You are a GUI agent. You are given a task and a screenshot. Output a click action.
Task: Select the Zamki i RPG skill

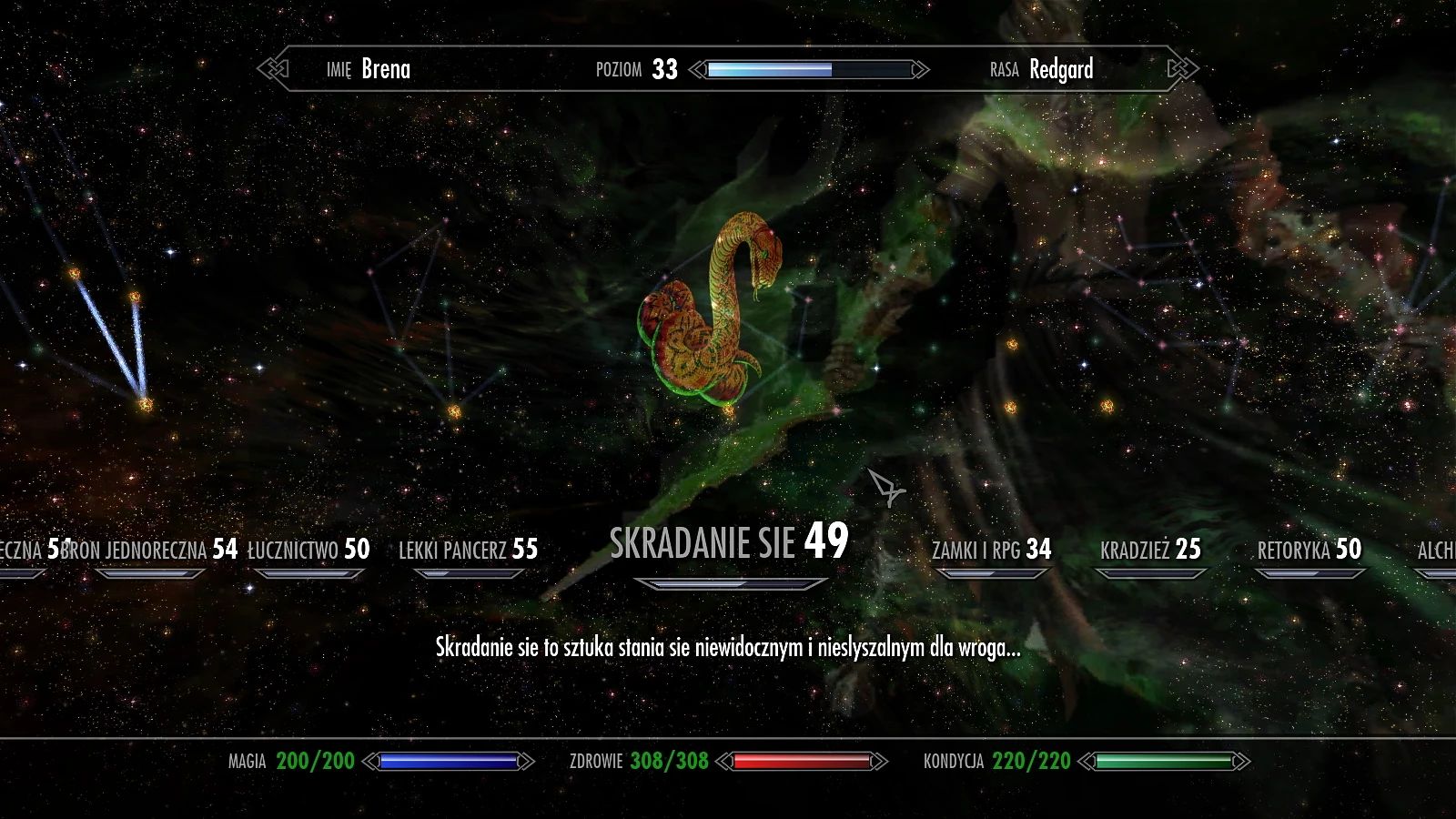pos(989,549)
